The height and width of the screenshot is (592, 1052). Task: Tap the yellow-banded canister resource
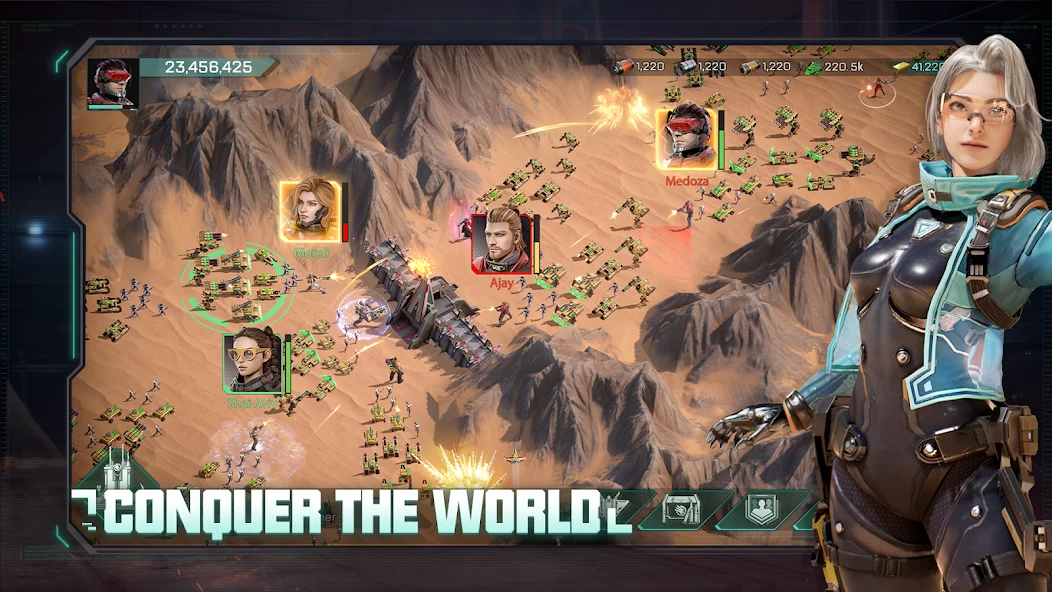750,67
